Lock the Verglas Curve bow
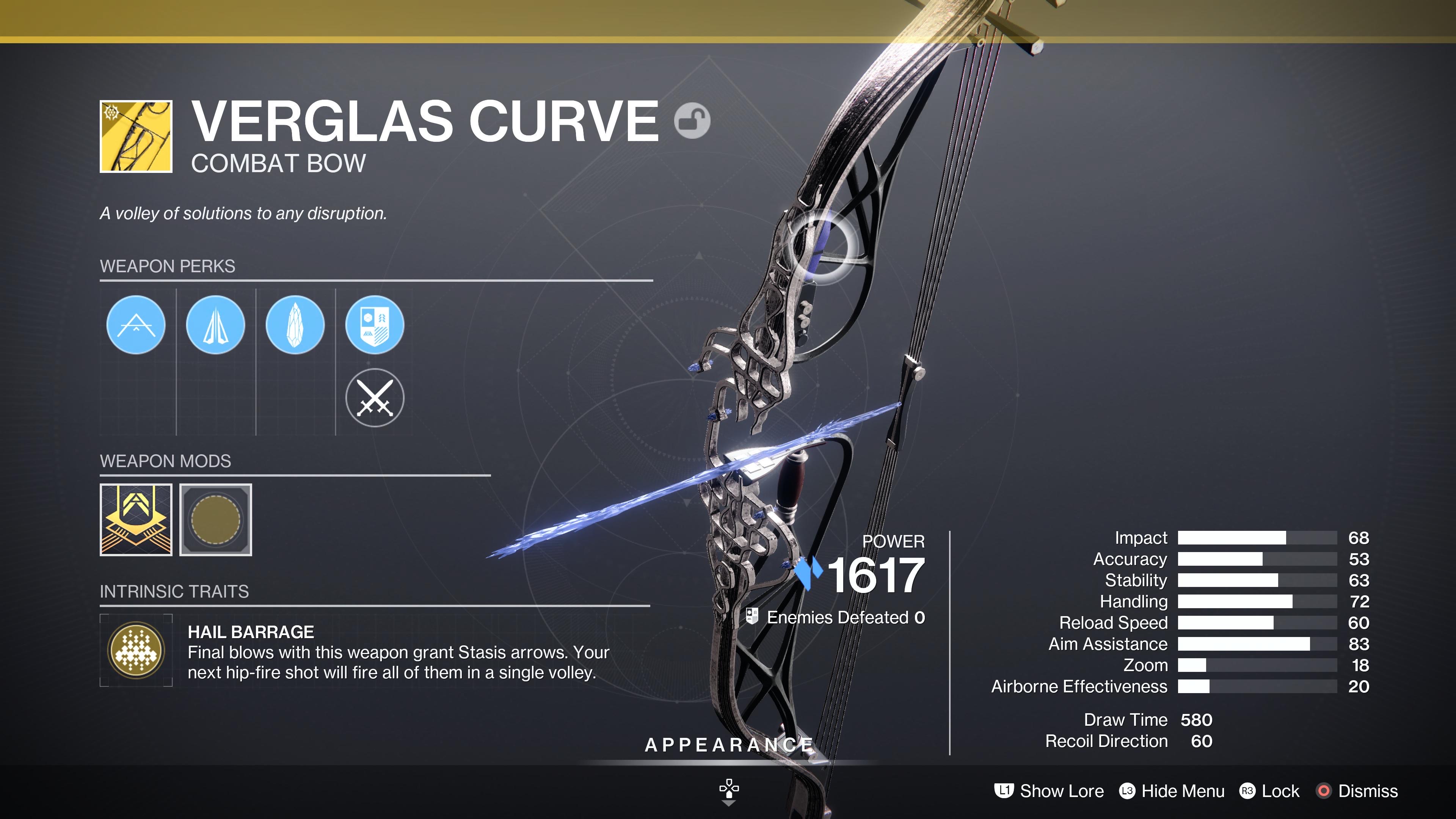The width and height of the screenshot is (1456, 819). pyautogui.click(x=1270, y=791)
